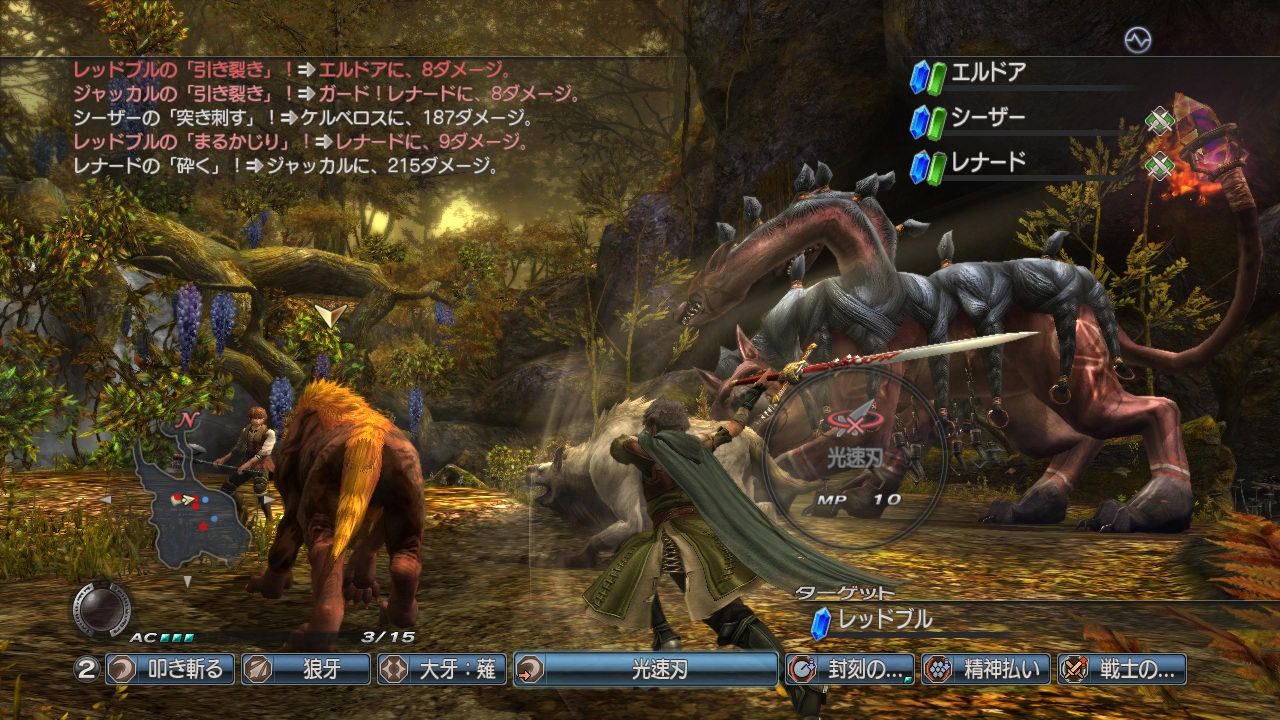Click the network status icon
The width and height of the screenshot is (1280, 720).
(x=1137, y=40)
